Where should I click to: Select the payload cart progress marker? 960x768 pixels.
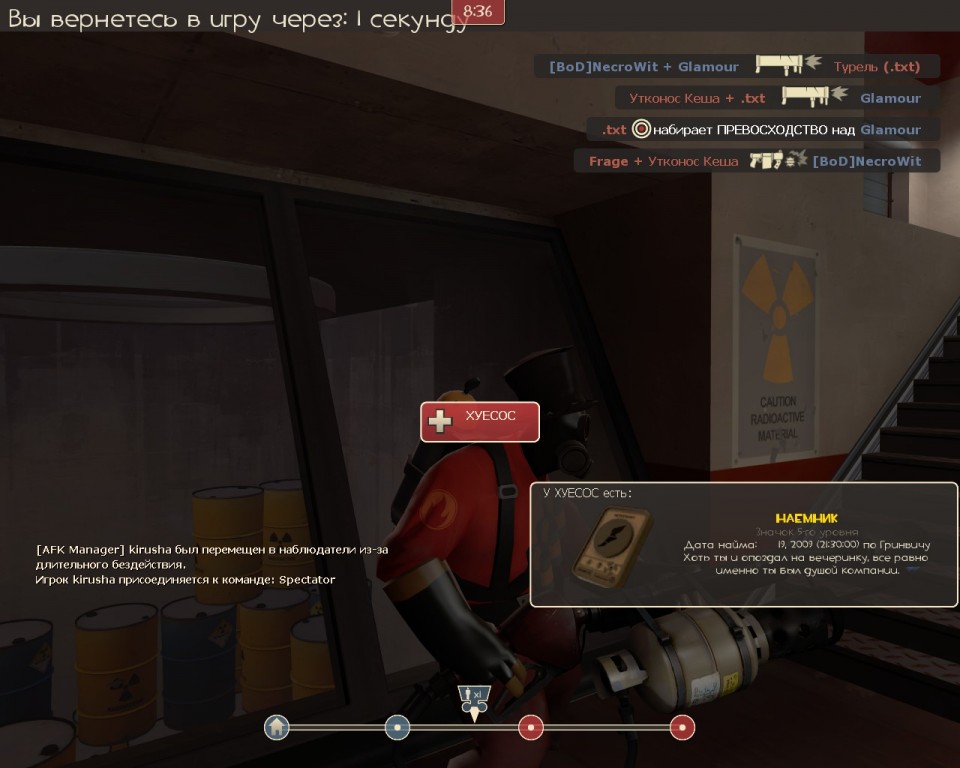tap(474, 698)
